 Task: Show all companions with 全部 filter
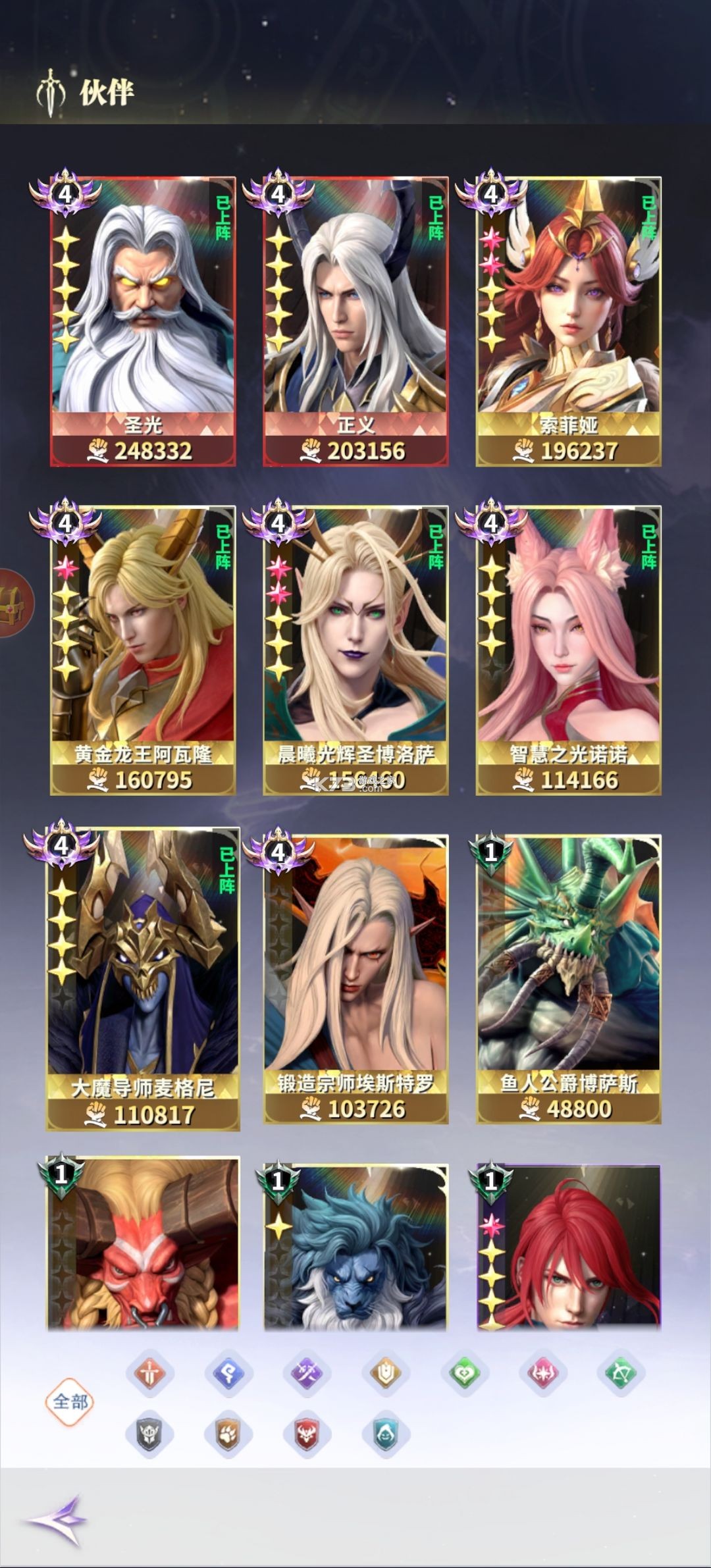pyautogui.click(x=70, y=1402)
